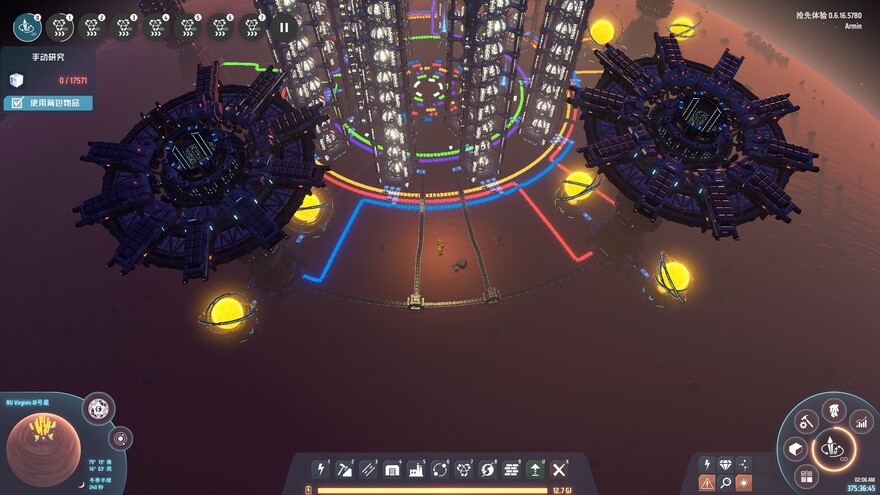The width and height of the screenshot is (880, 495).
Task: Open the lightning bolt power build category
Action: tap(321, 469)
